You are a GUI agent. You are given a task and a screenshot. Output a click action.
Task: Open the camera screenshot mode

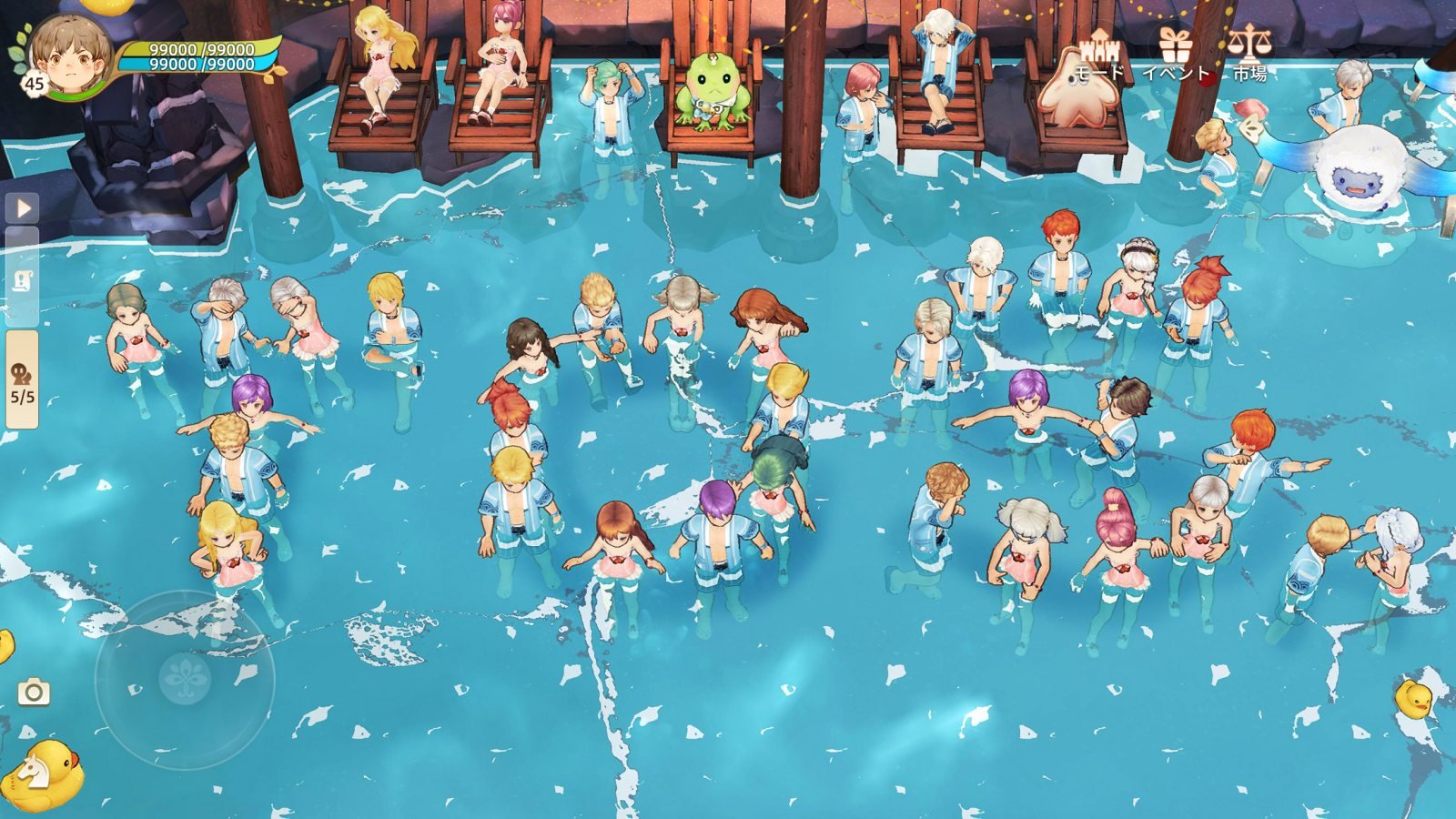34,693
